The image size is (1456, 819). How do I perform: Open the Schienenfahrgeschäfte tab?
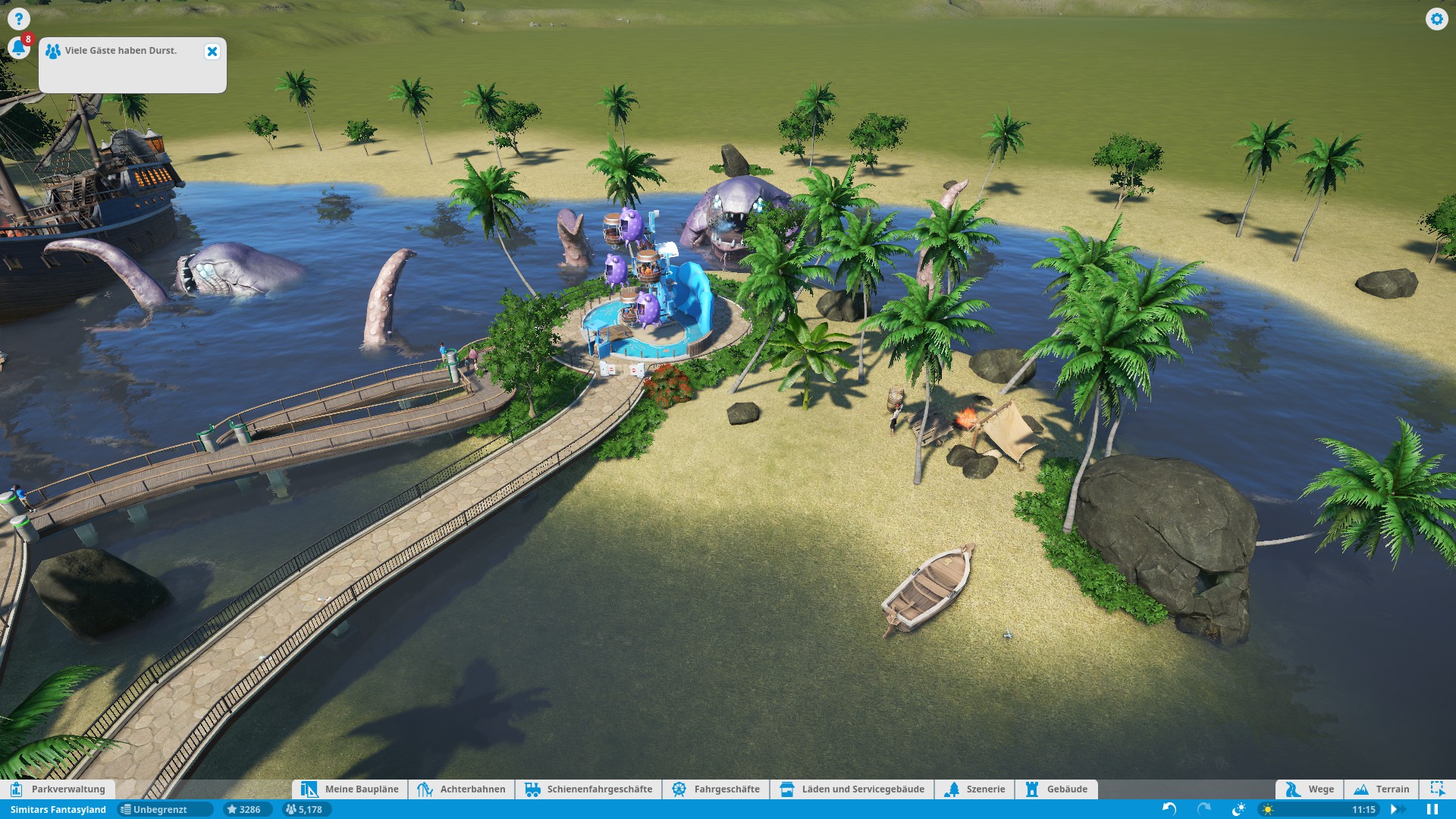click(588, 789)
